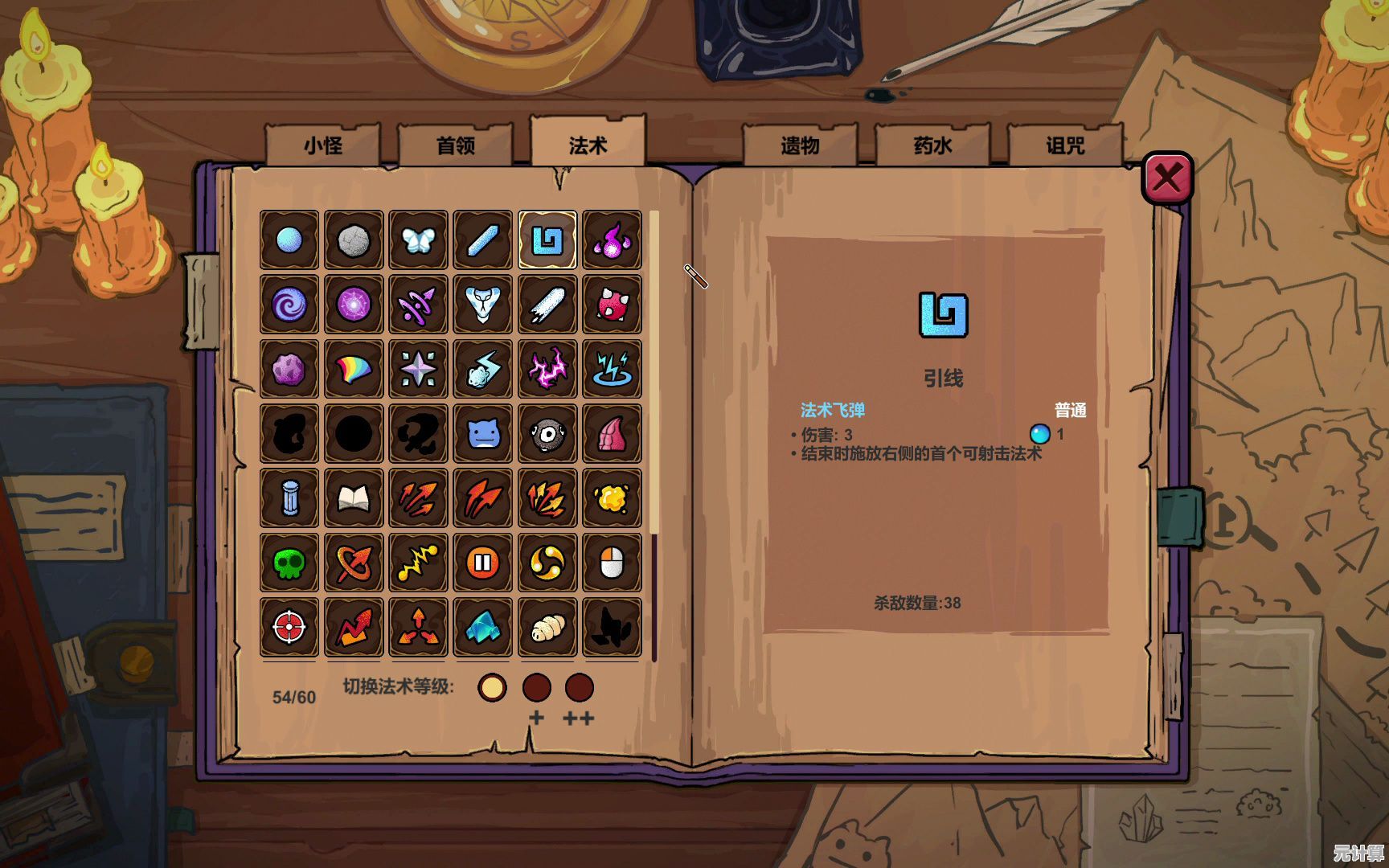Switch spell level to the ++ tier
This screenshot has height=868, width=1389.
click(579, 689)
